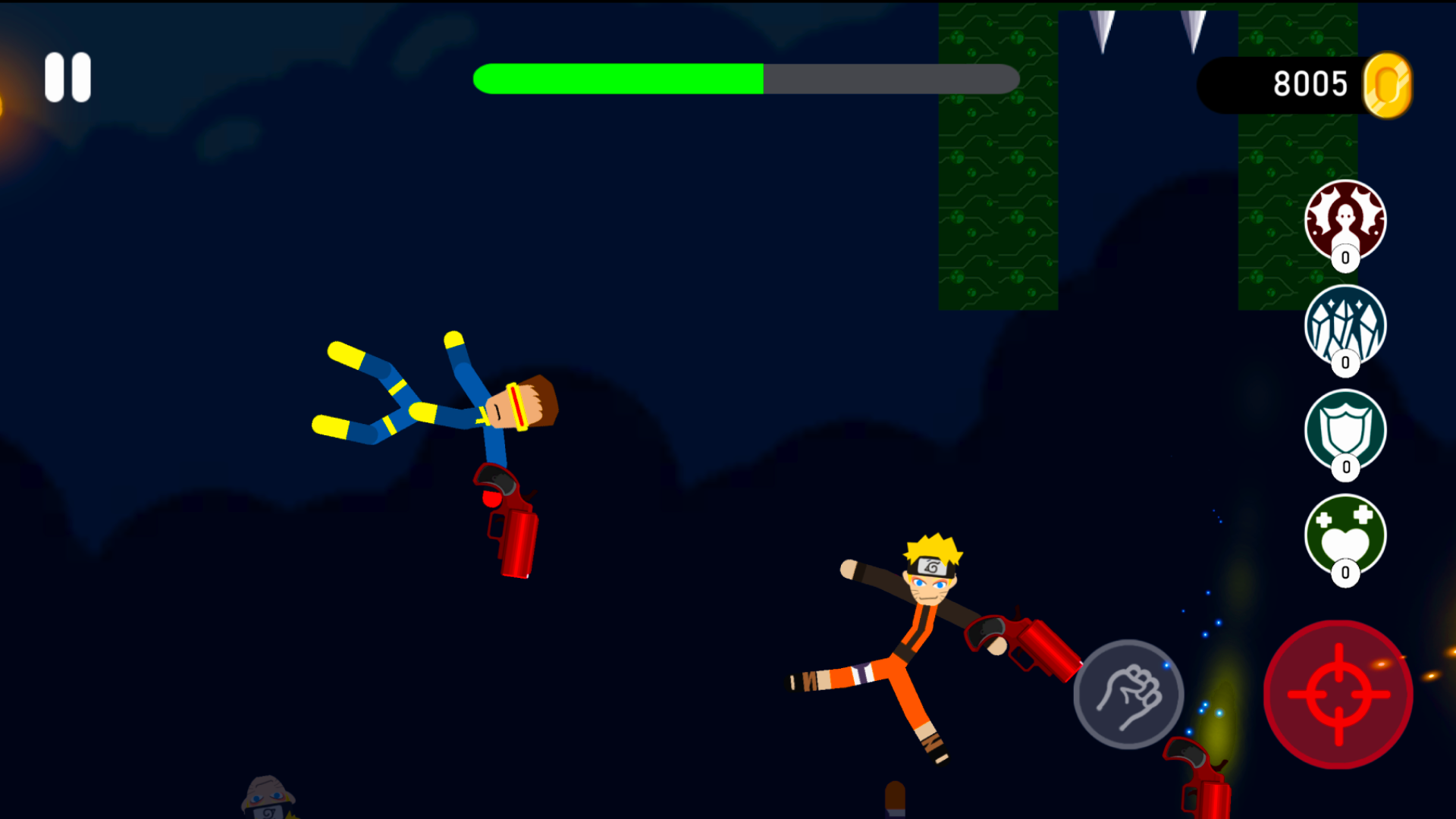Viewport: 1456px width, 819px height.
Task: Tap the zero counter under the crystal power-up
Action: point(1345,362)
